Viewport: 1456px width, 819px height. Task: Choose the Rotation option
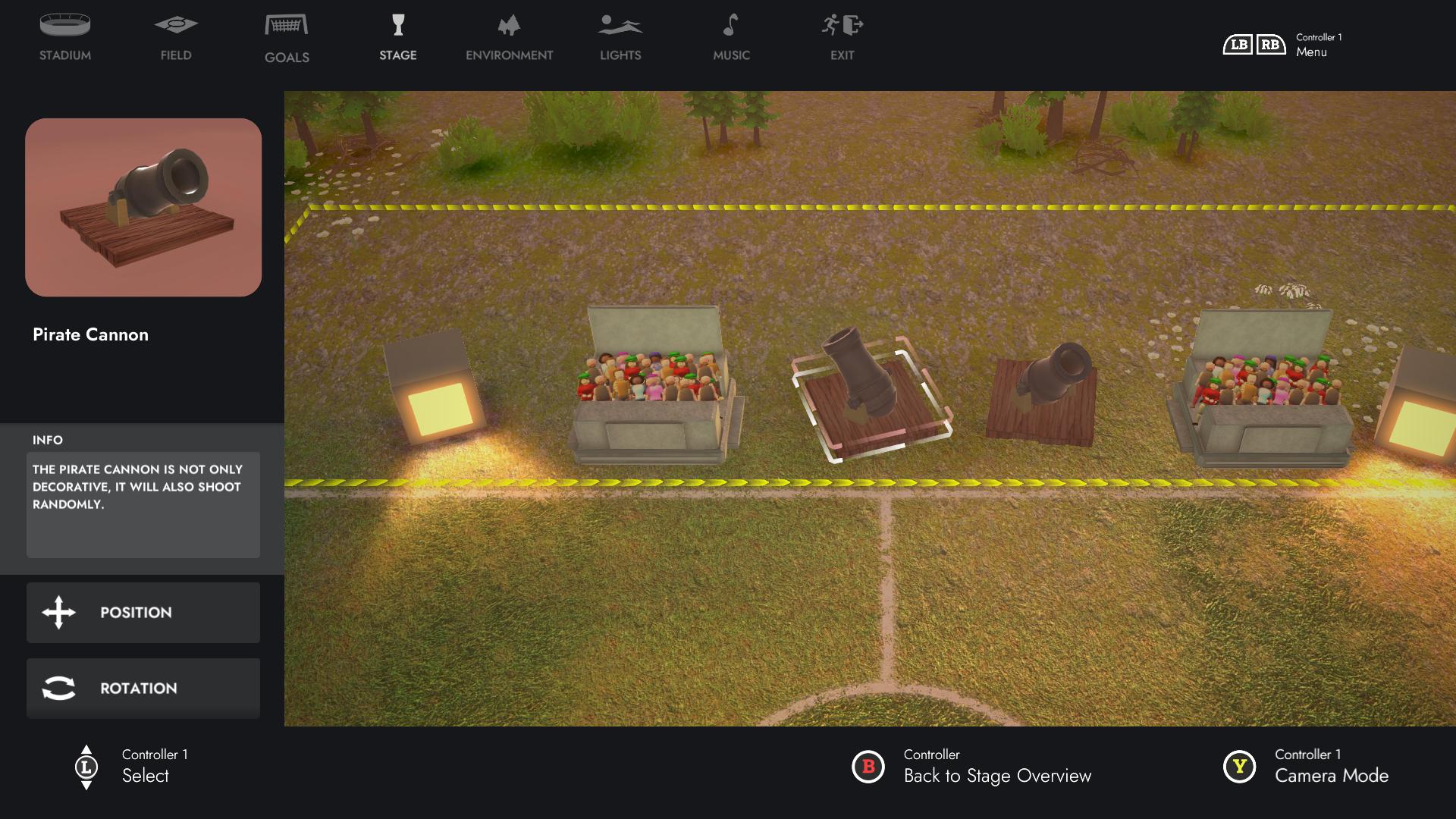point(143,689)
